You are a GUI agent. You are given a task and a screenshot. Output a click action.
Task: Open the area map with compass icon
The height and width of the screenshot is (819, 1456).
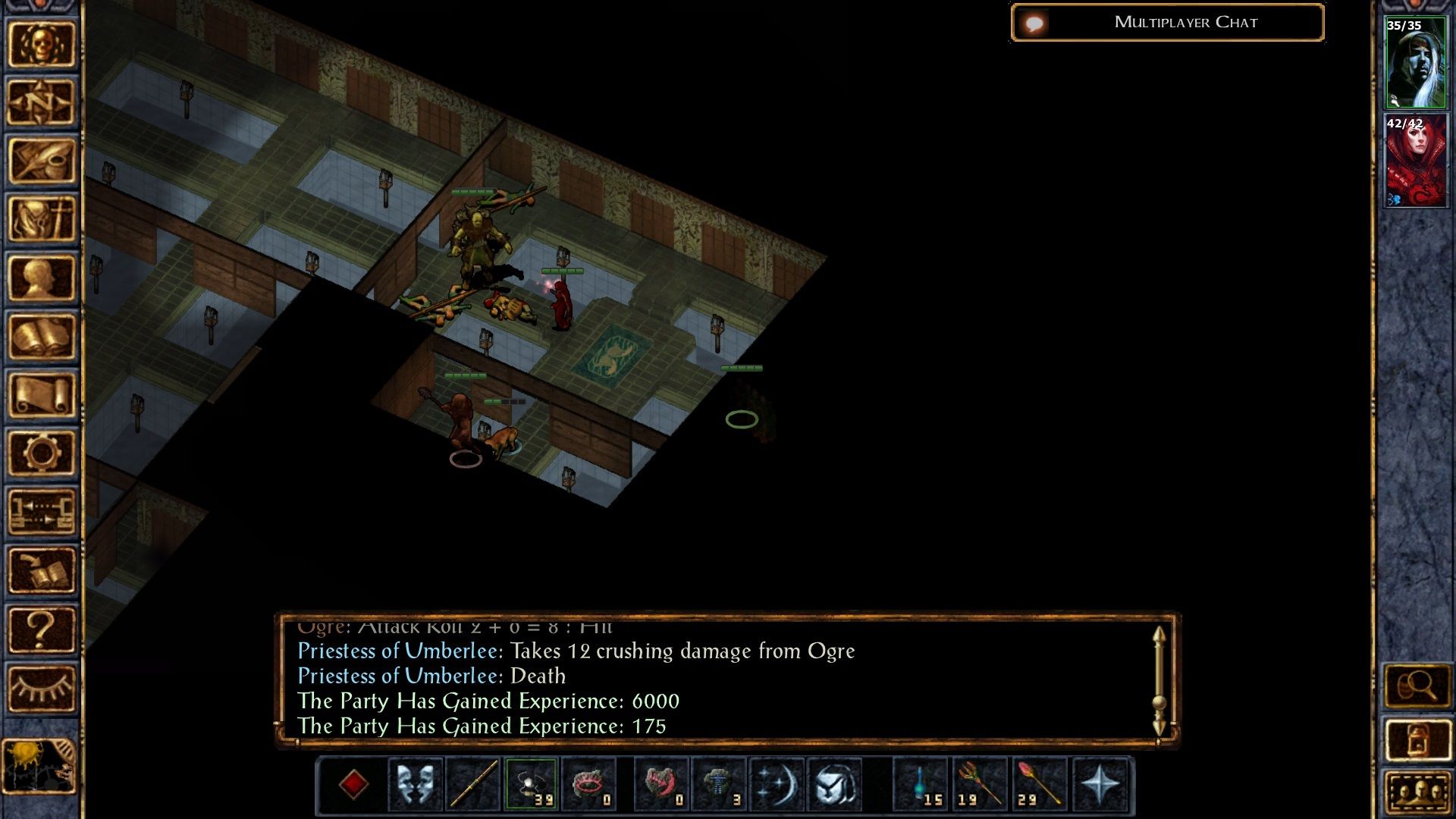coord(42,102)
